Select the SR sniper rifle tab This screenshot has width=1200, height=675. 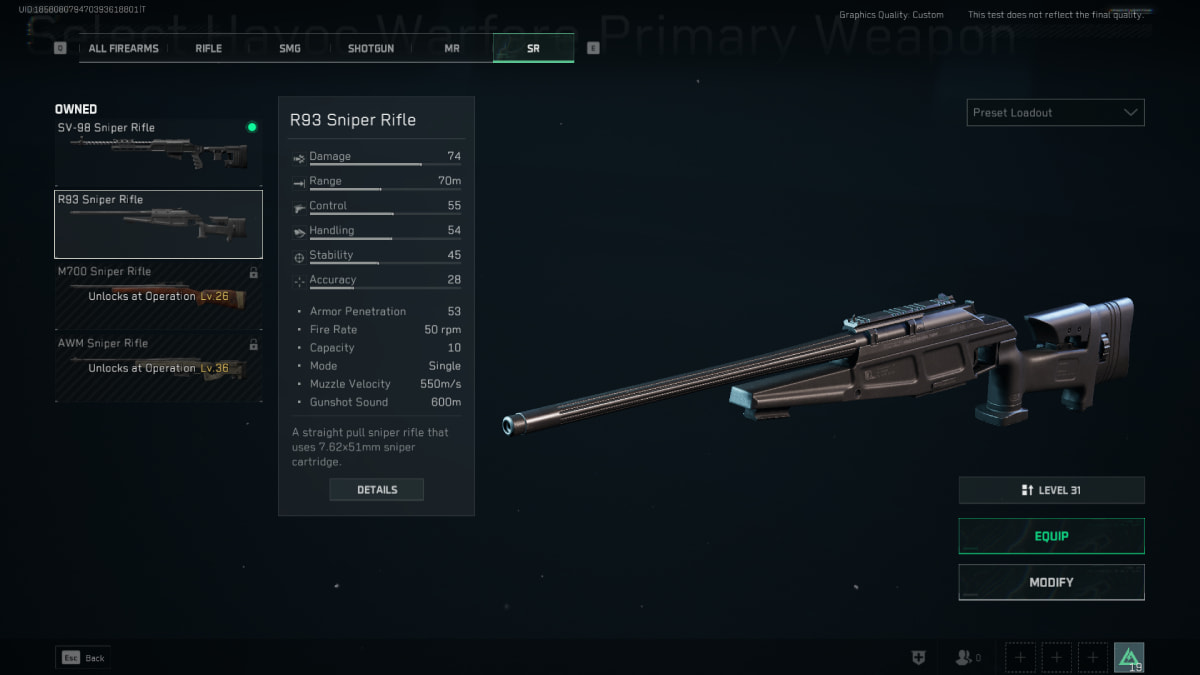[x=533, y=48]
